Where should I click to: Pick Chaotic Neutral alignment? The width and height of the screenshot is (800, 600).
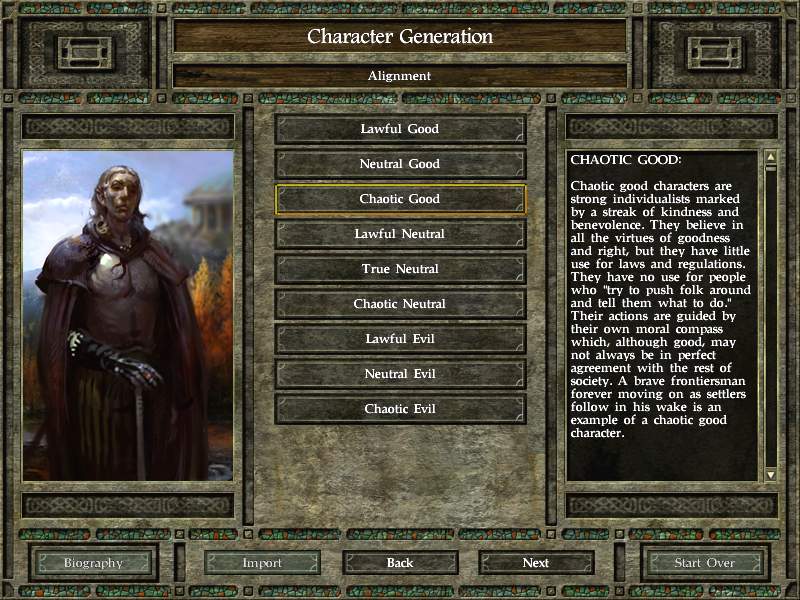pyautogui.click(x=400, y=304)
